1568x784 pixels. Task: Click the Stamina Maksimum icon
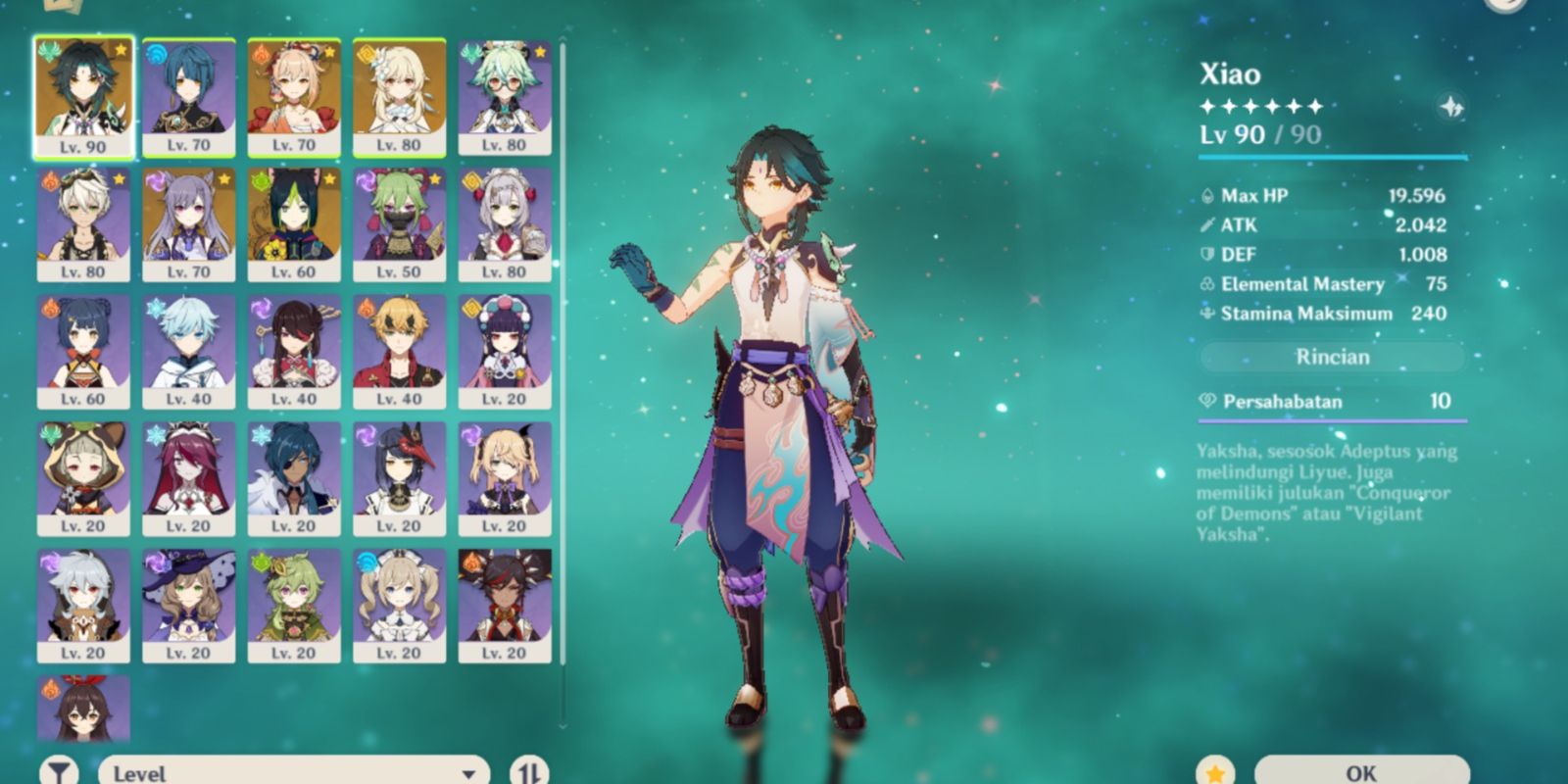point(1208,314)
